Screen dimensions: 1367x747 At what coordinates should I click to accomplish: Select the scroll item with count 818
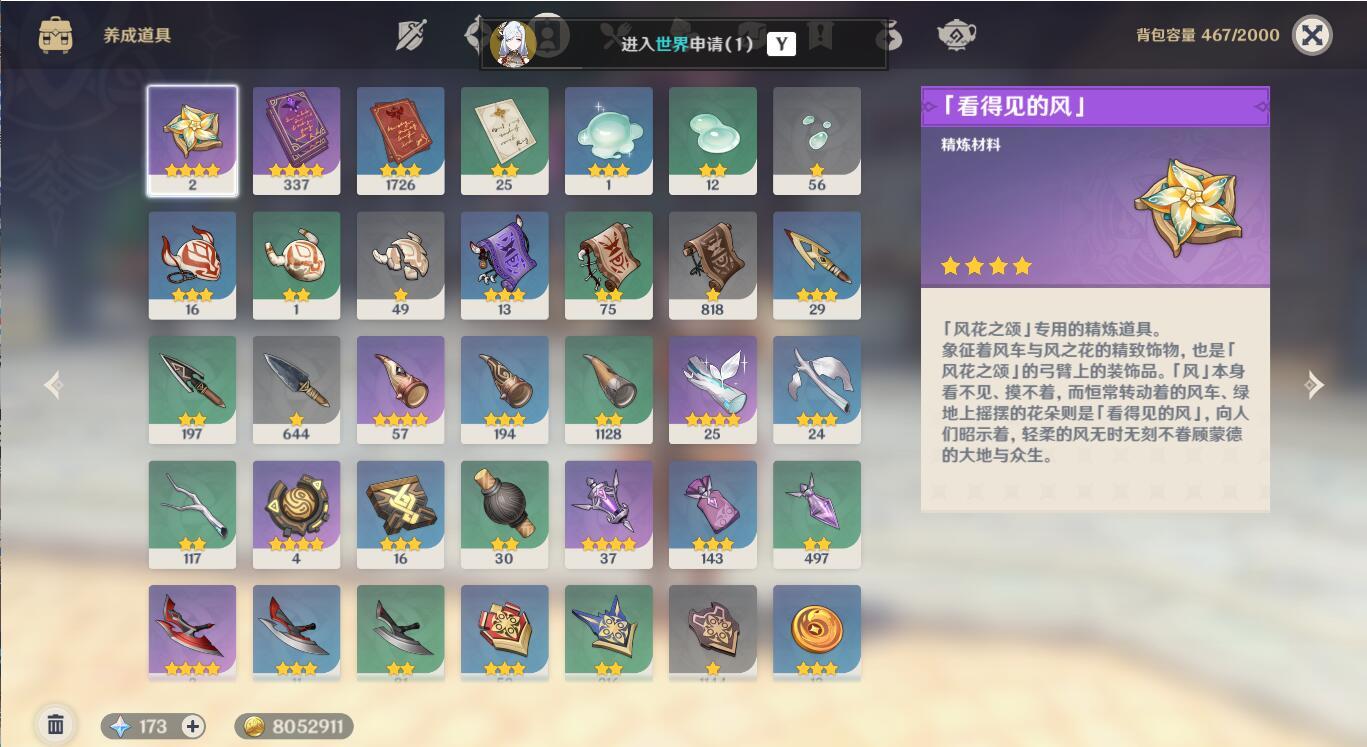[713, 264]
